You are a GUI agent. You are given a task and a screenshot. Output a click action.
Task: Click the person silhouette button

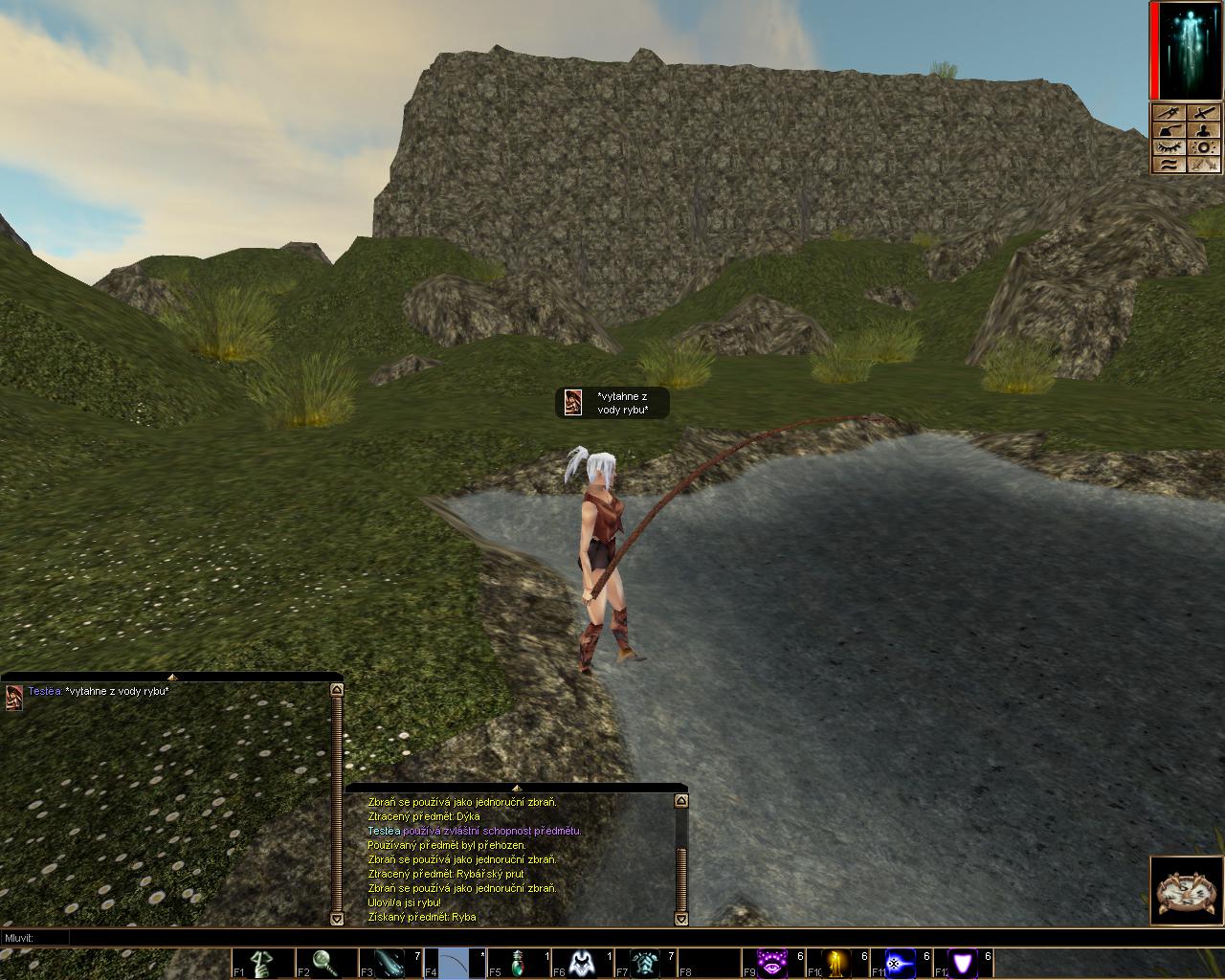click(x=1204, y=130)
